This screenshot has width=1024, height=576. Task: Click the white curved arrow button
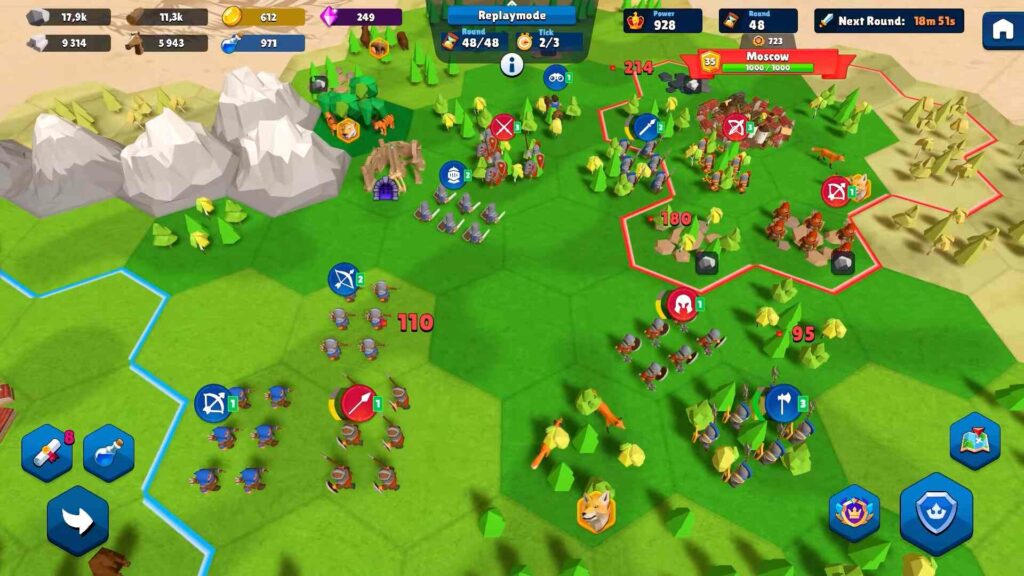tap(77, 519)
